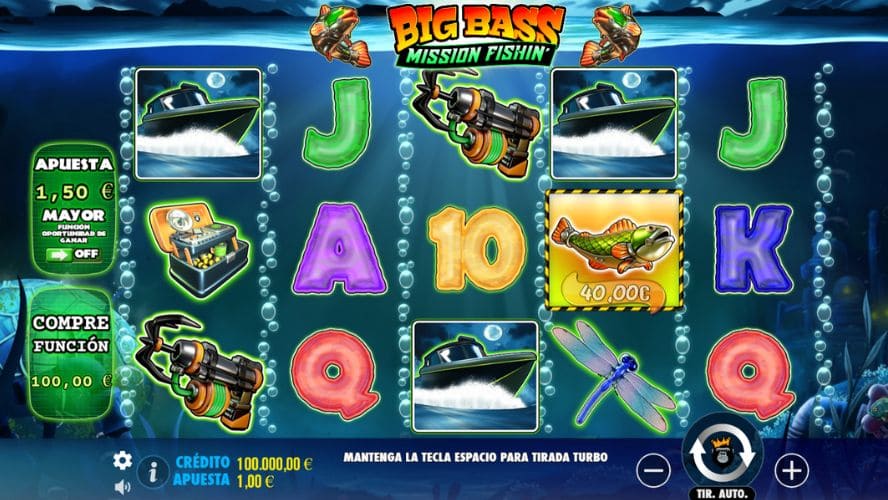
Task: Open the settings gear menu
Action: 123,460
